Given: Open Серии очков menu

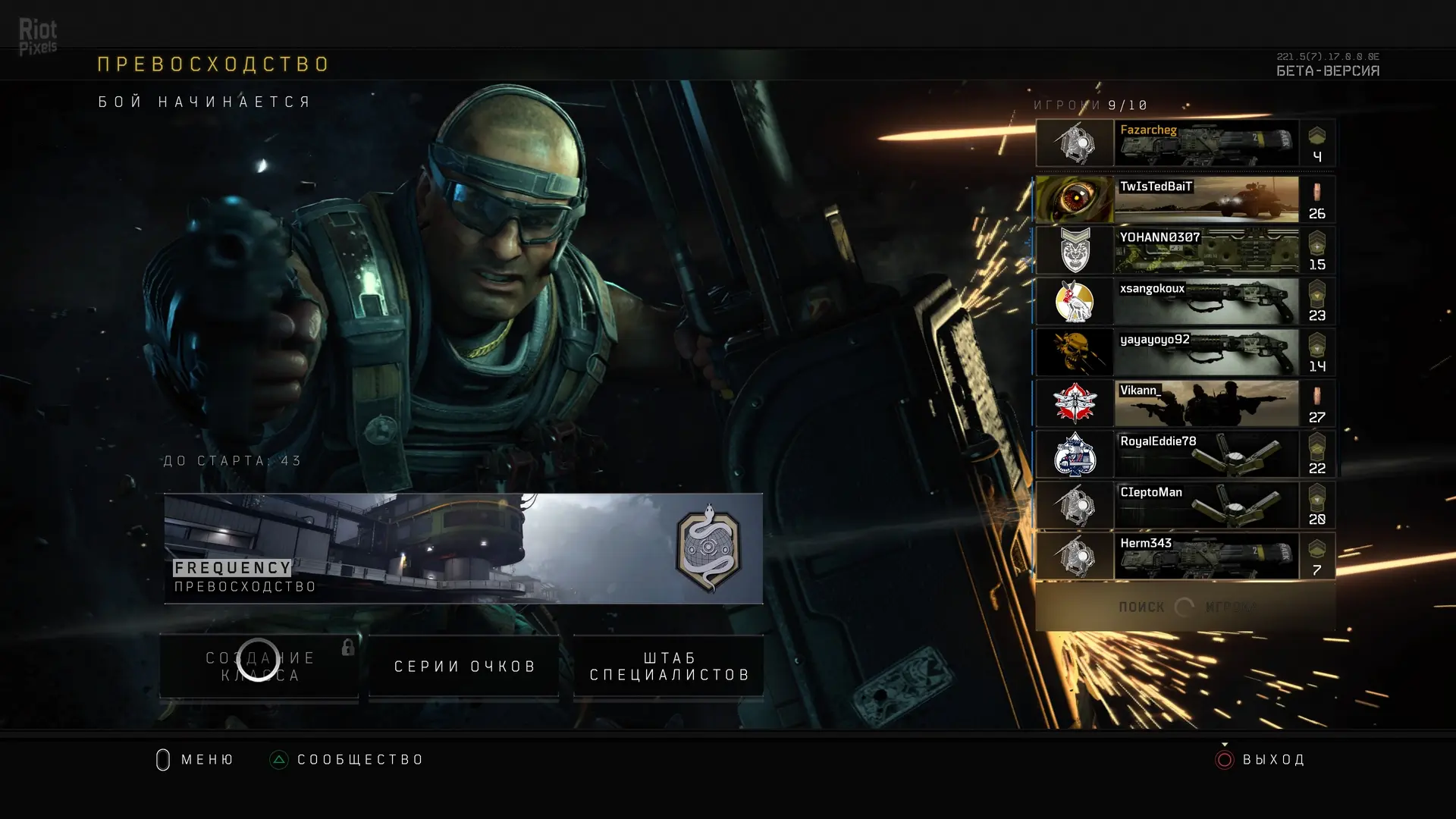Looking at the screenshot, I should pos(464,666).
